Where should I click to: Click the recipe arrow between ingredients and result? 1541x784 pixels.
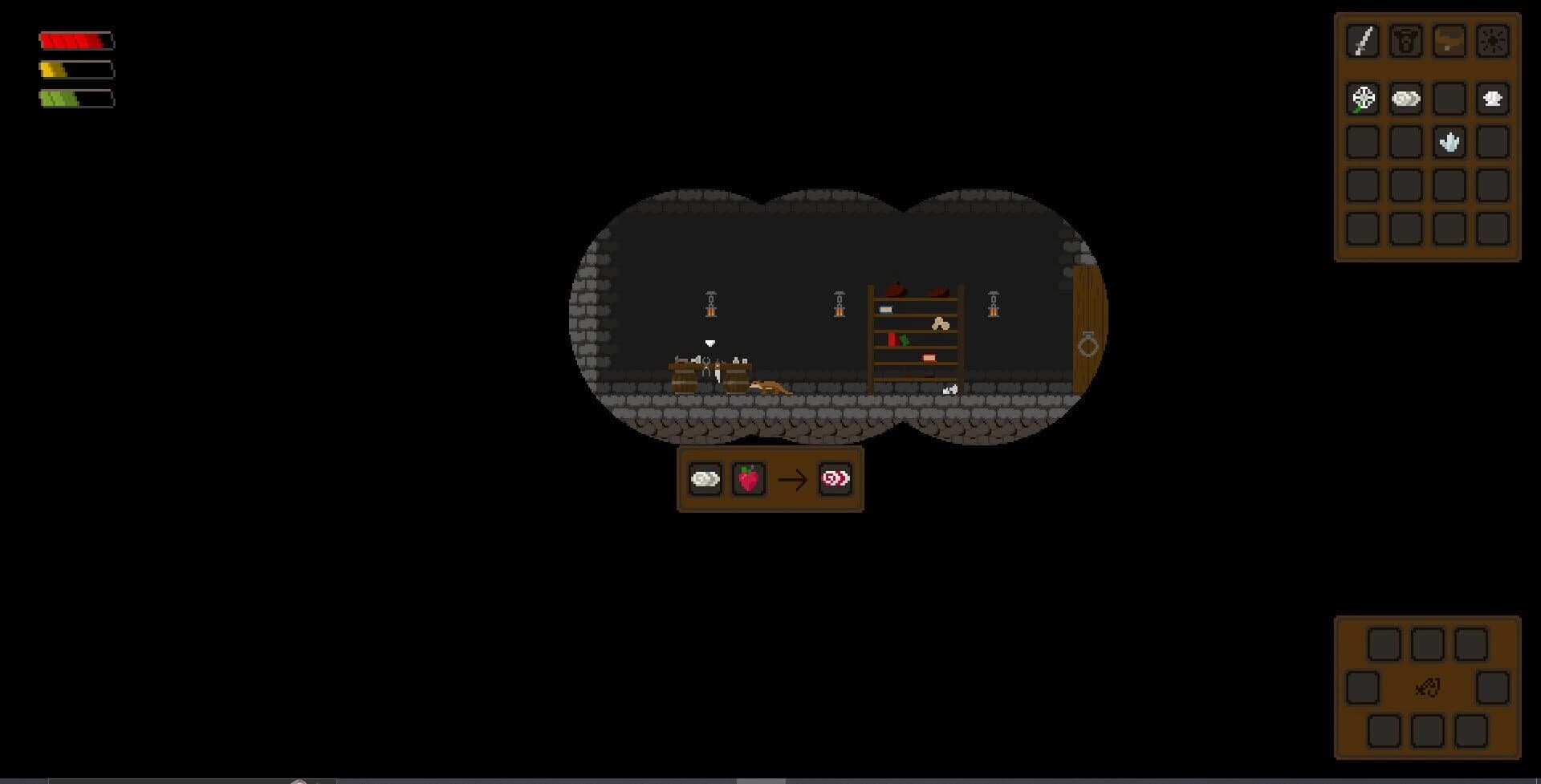click(x=793, y=480)
